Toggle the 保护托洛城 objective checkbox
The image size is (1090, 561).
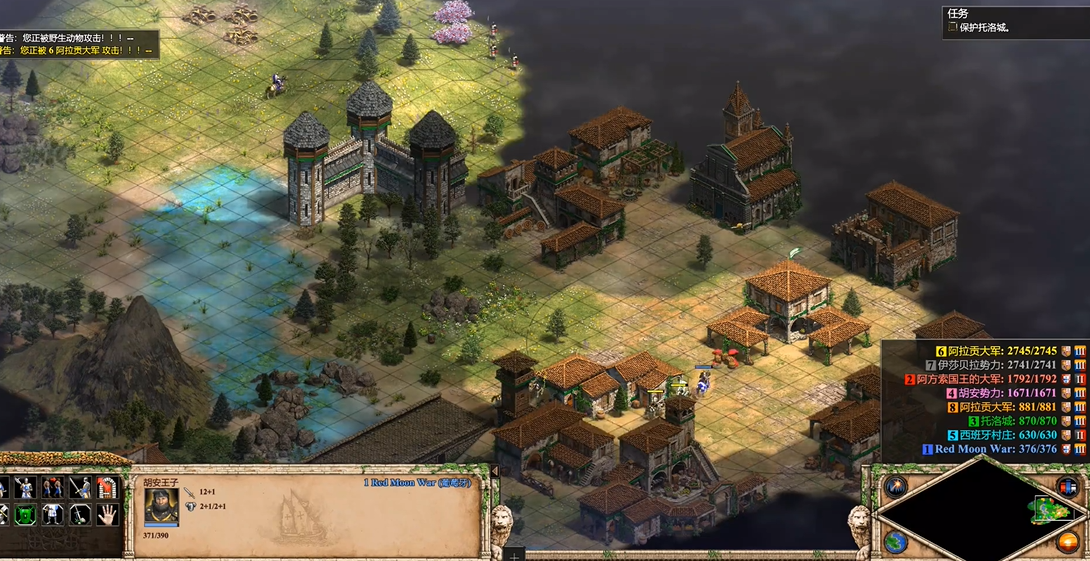(952, 28)
